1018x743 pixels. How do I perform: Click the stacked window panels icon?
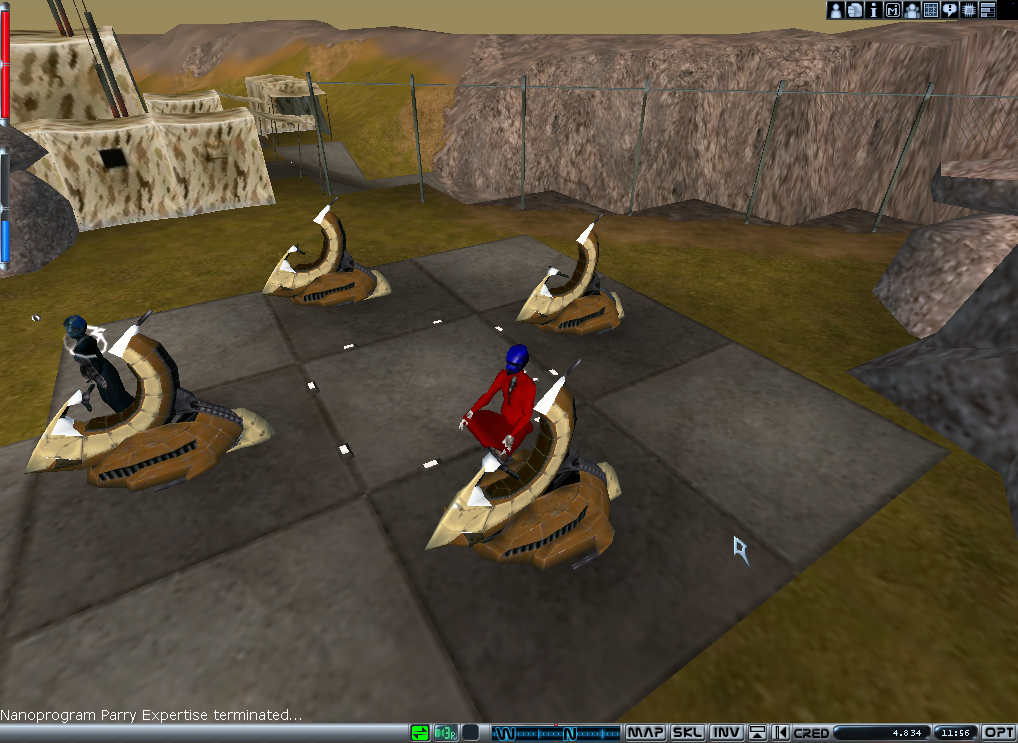[988, 10]
